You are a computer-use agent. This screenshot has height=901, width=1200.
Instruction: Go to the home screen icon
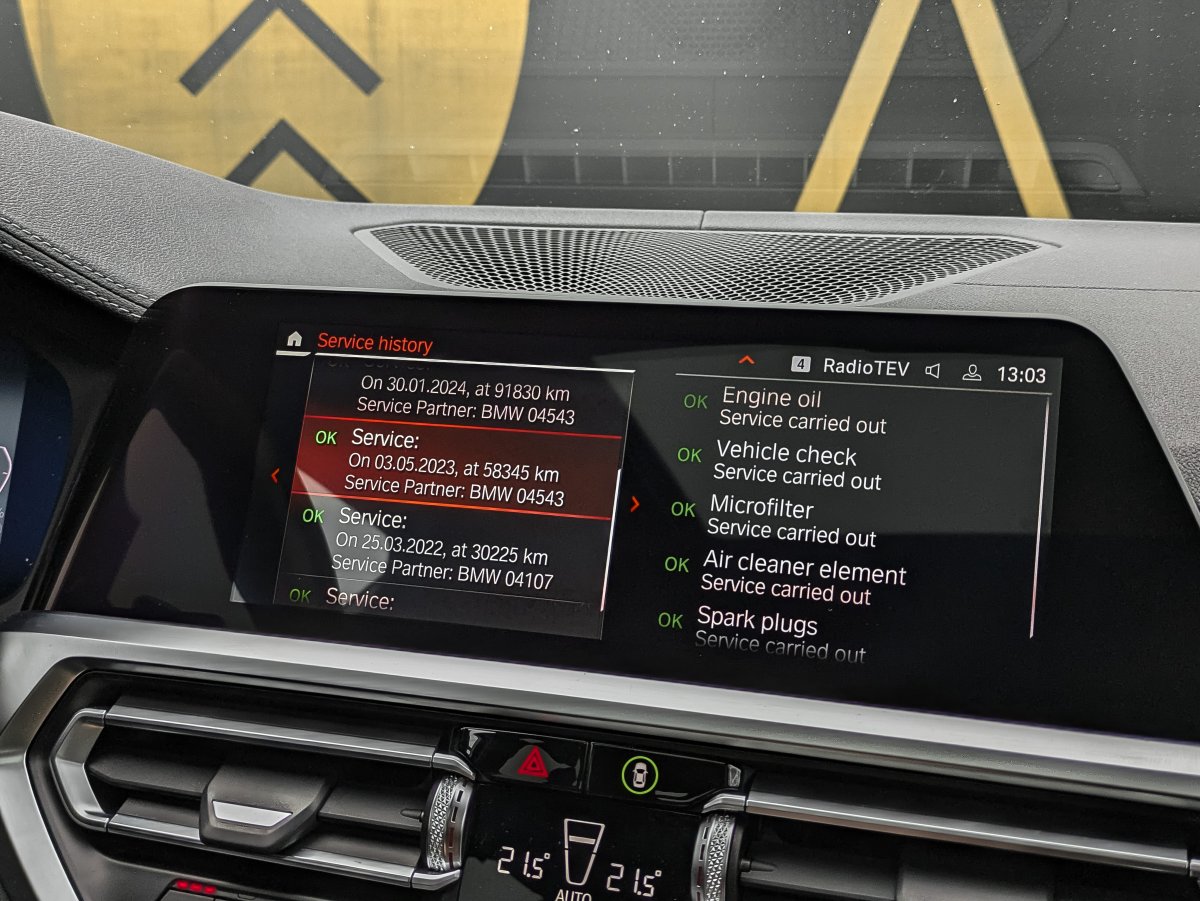(x=294, y=339)
